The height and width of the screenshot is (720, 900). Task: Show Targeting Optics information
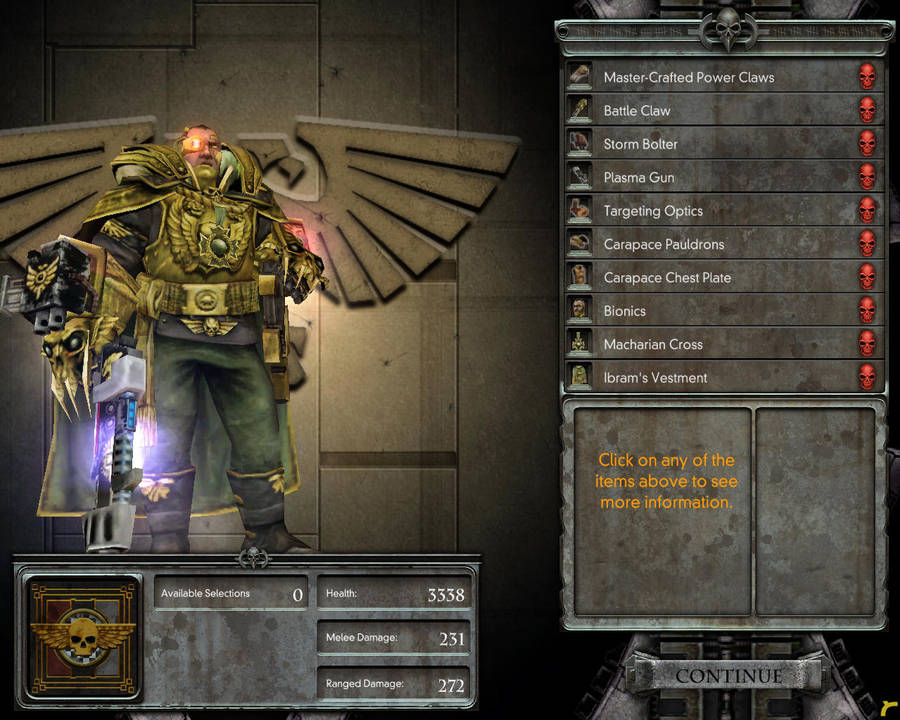point(653,211)
